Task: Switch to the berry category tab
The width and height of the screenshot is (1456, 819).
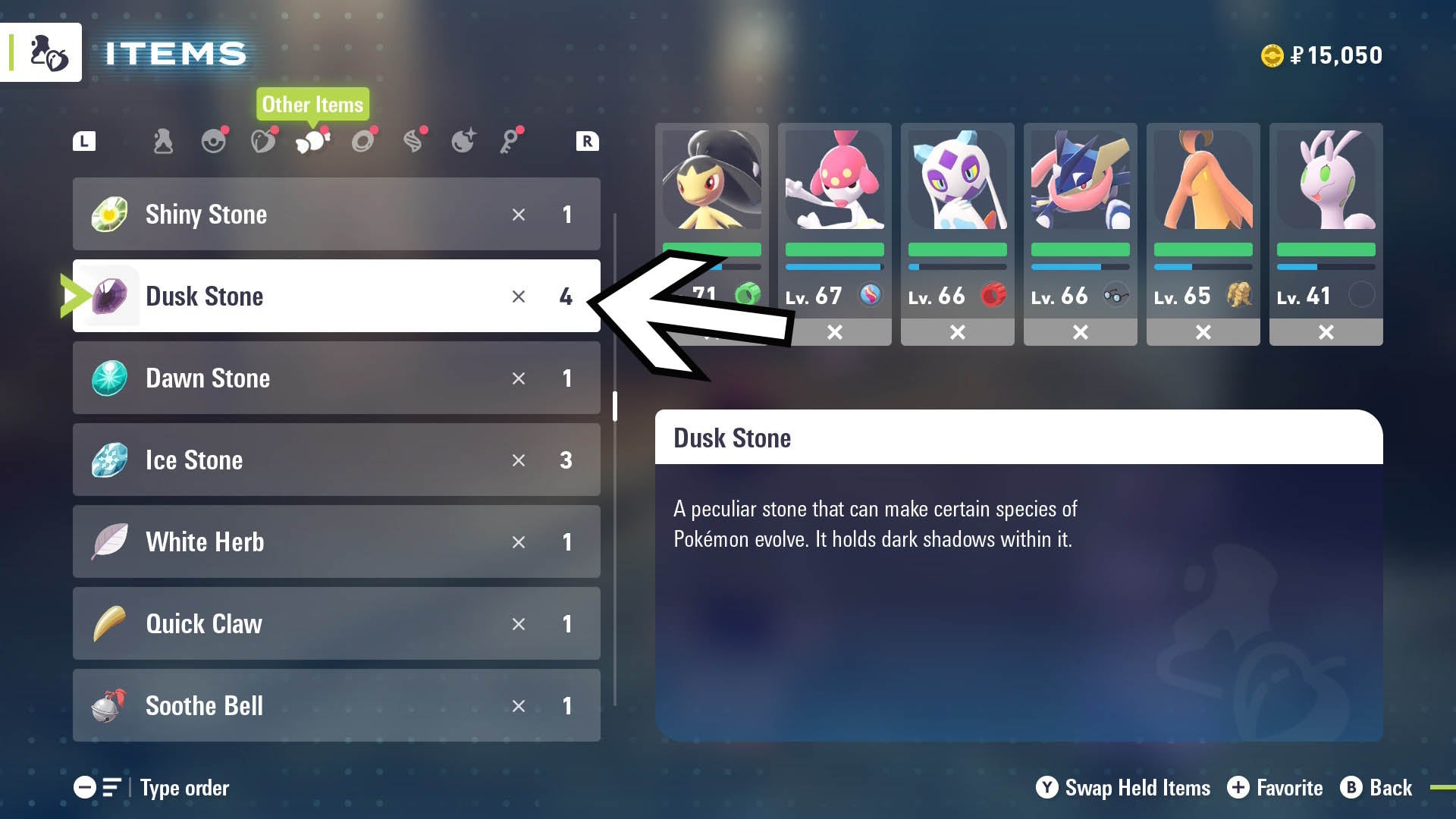Action: tap(263, 141)
